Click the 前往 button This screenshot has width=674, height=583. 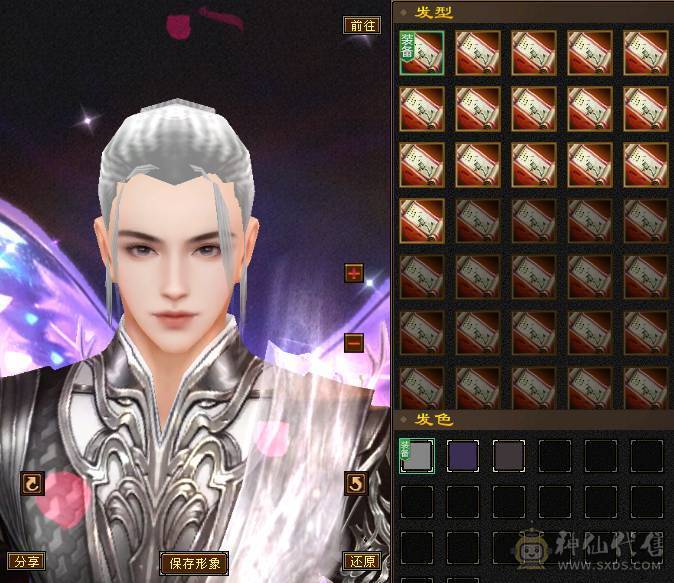point(361,26)
